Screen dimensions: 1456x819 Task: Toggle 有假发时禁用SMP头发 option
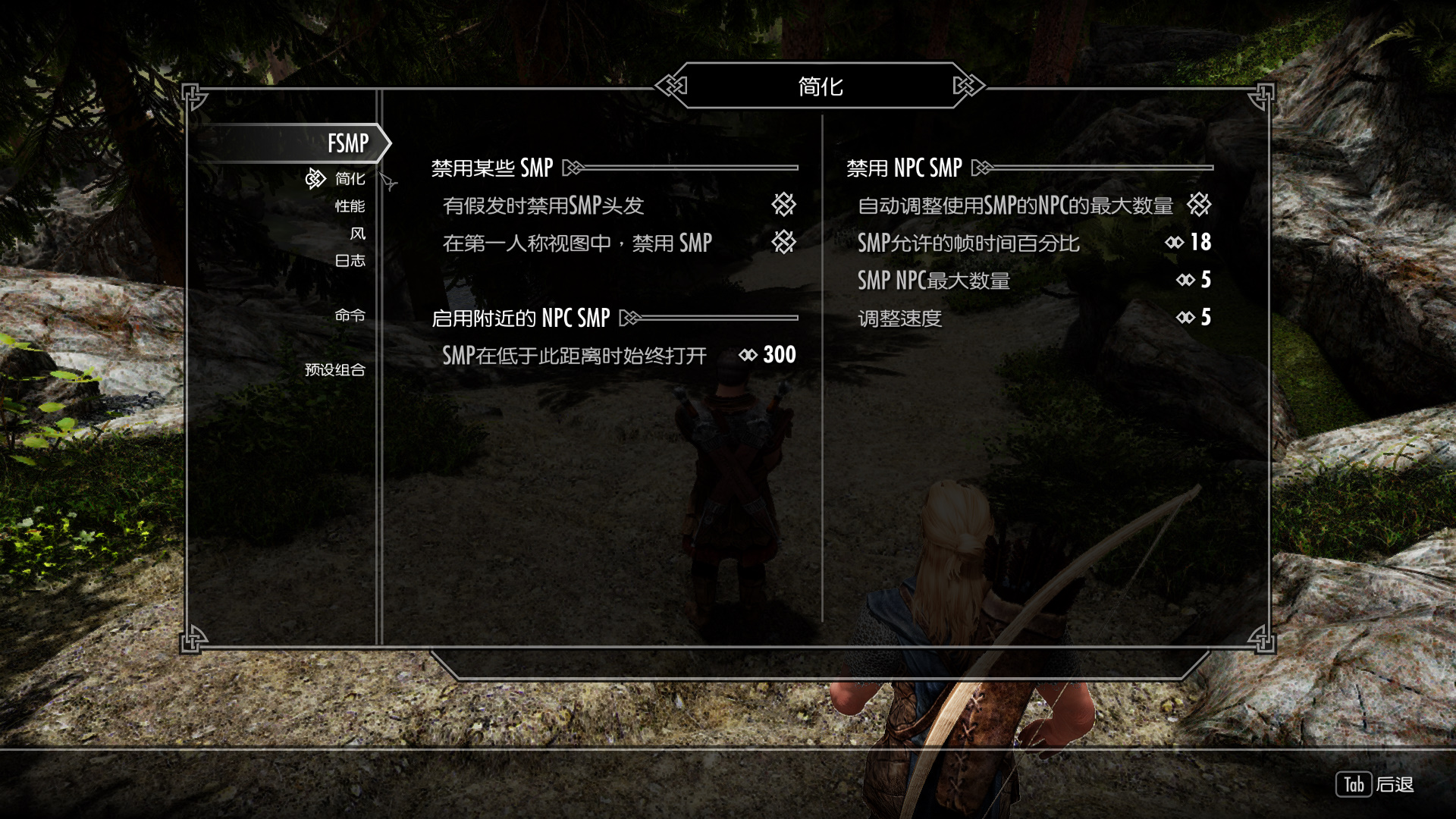[783, 205]
